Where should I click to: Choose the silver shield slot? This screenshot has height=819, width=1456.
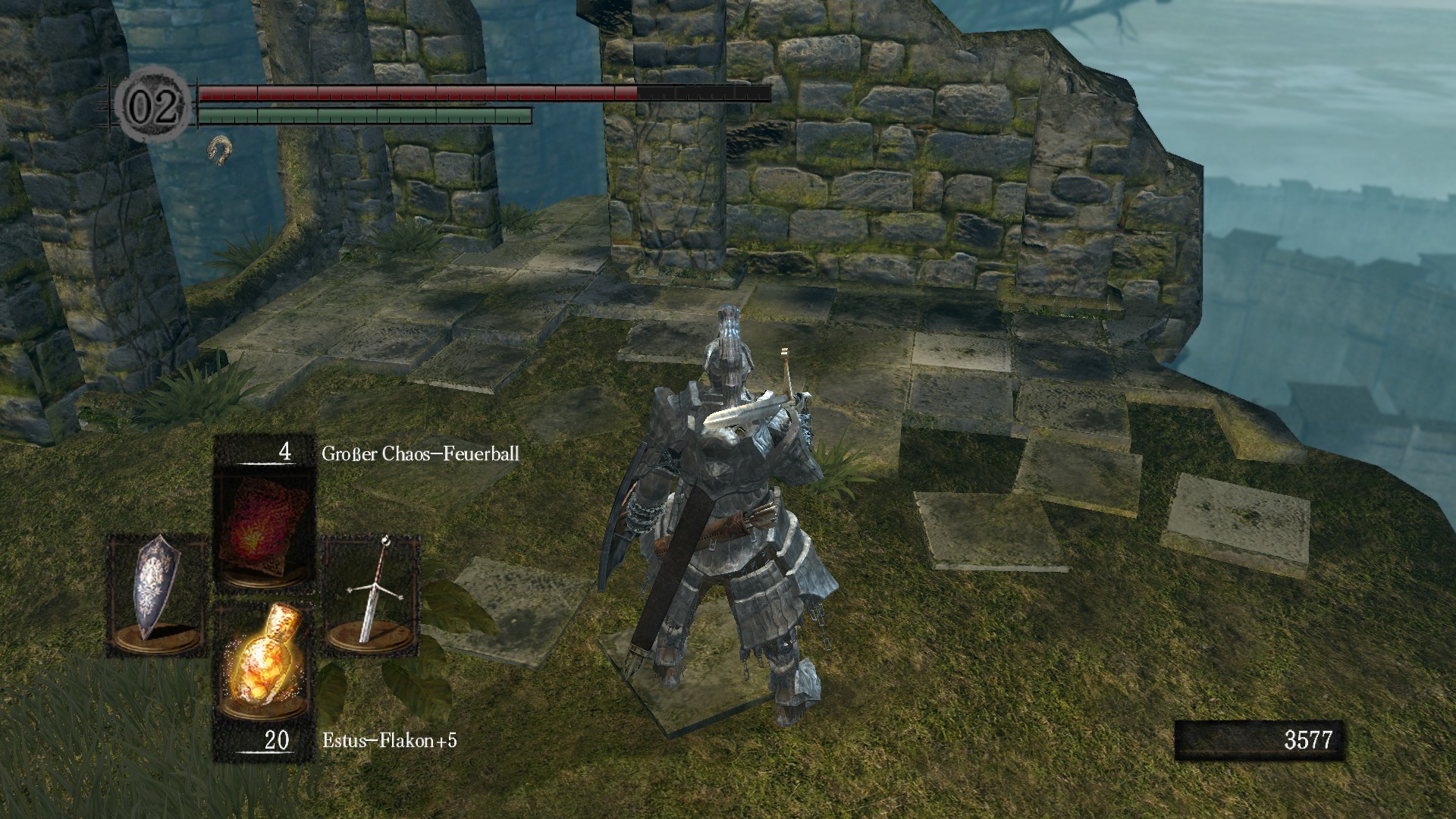click(157, 595)
